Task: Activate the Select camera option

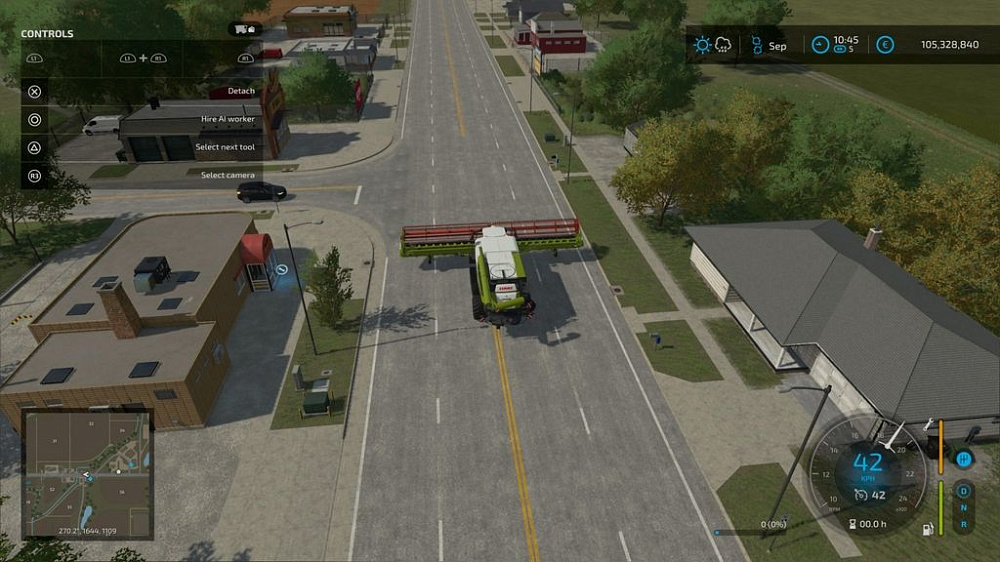Action: tap(228, 175)
